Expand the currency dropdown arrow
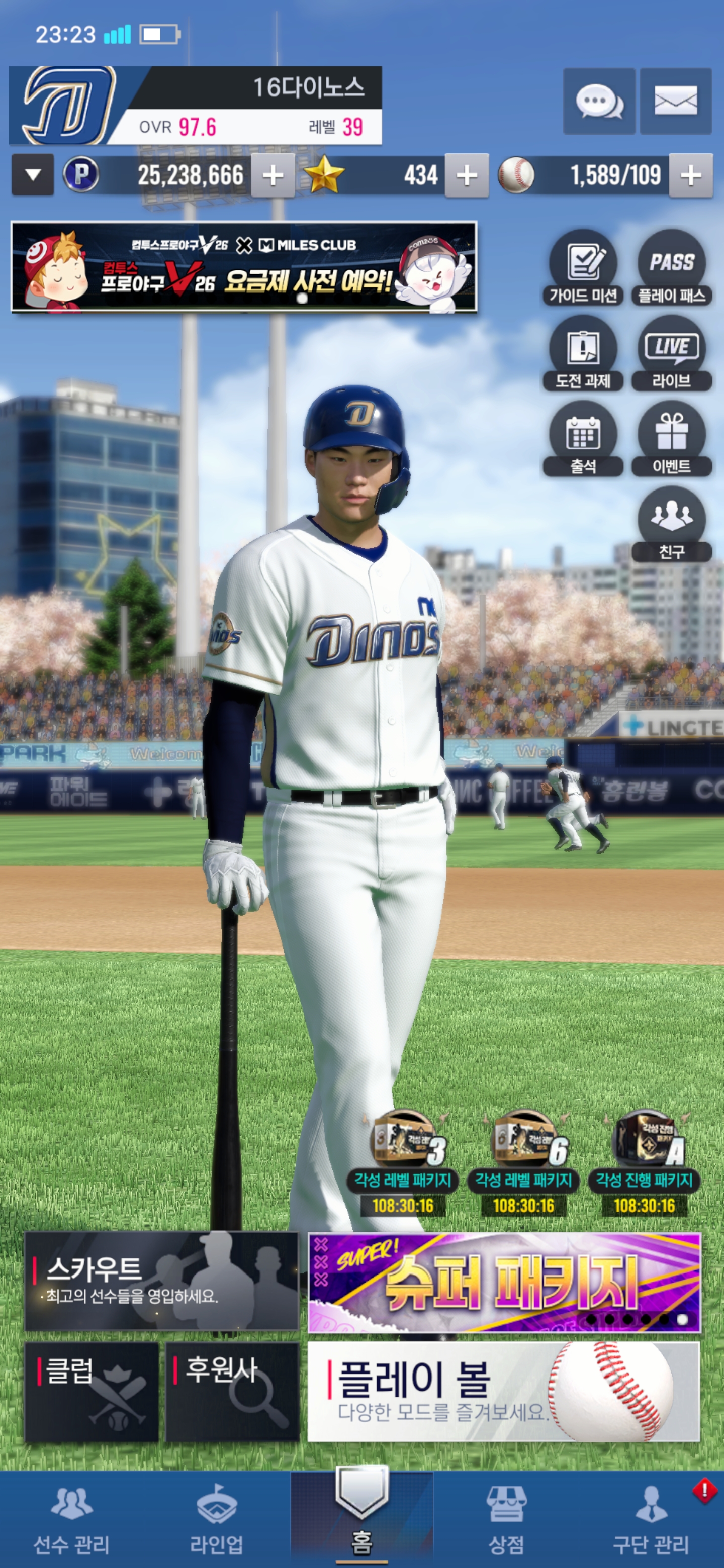Image resolution: width=724 pixels, height=1568 pixels. 33,175
